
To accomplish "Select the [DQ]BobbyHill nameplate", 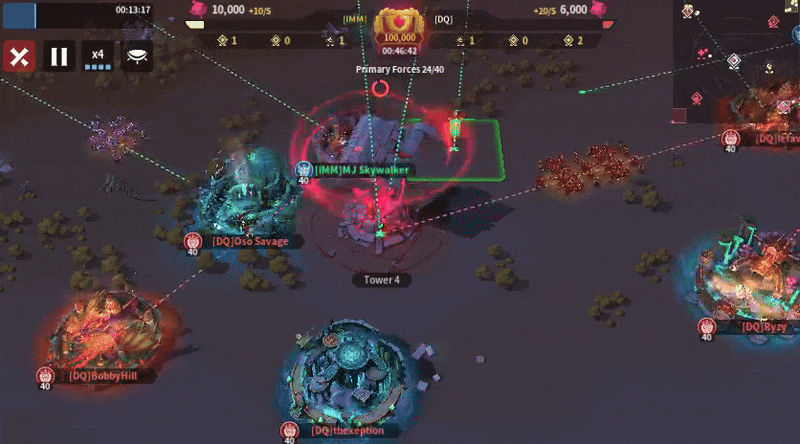I will coord(97,377).
